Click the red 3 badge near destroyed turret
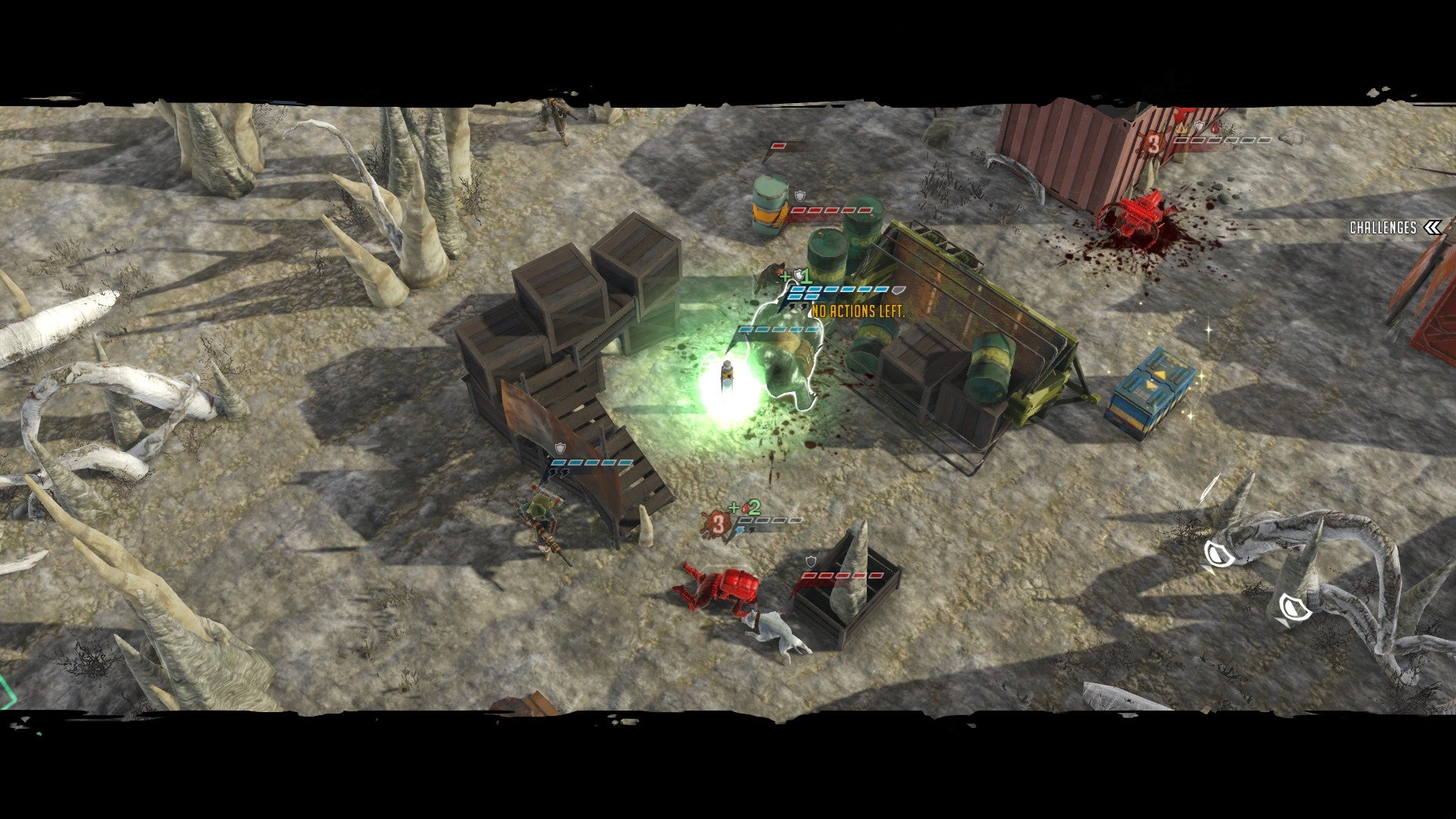This screenshot has height=819, width=1456. point(1154,143)
